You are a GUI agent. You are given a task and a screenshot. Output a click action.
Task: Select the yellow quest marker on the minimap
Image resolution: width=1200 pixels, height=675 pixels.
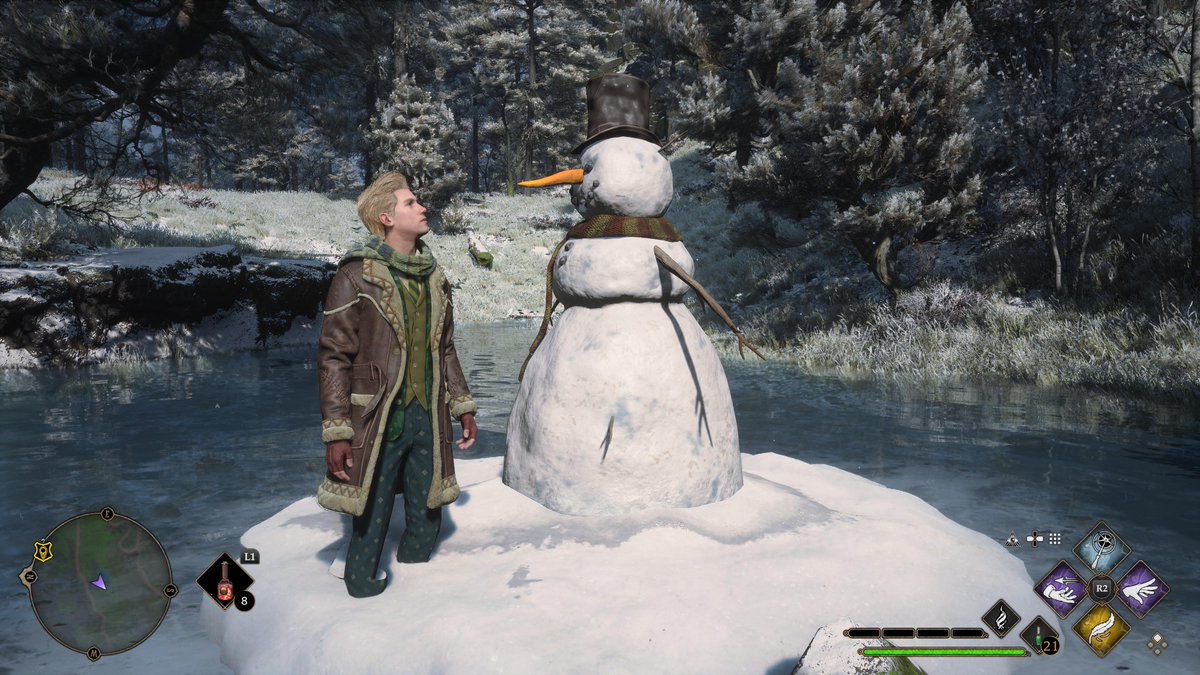point(42,551)
